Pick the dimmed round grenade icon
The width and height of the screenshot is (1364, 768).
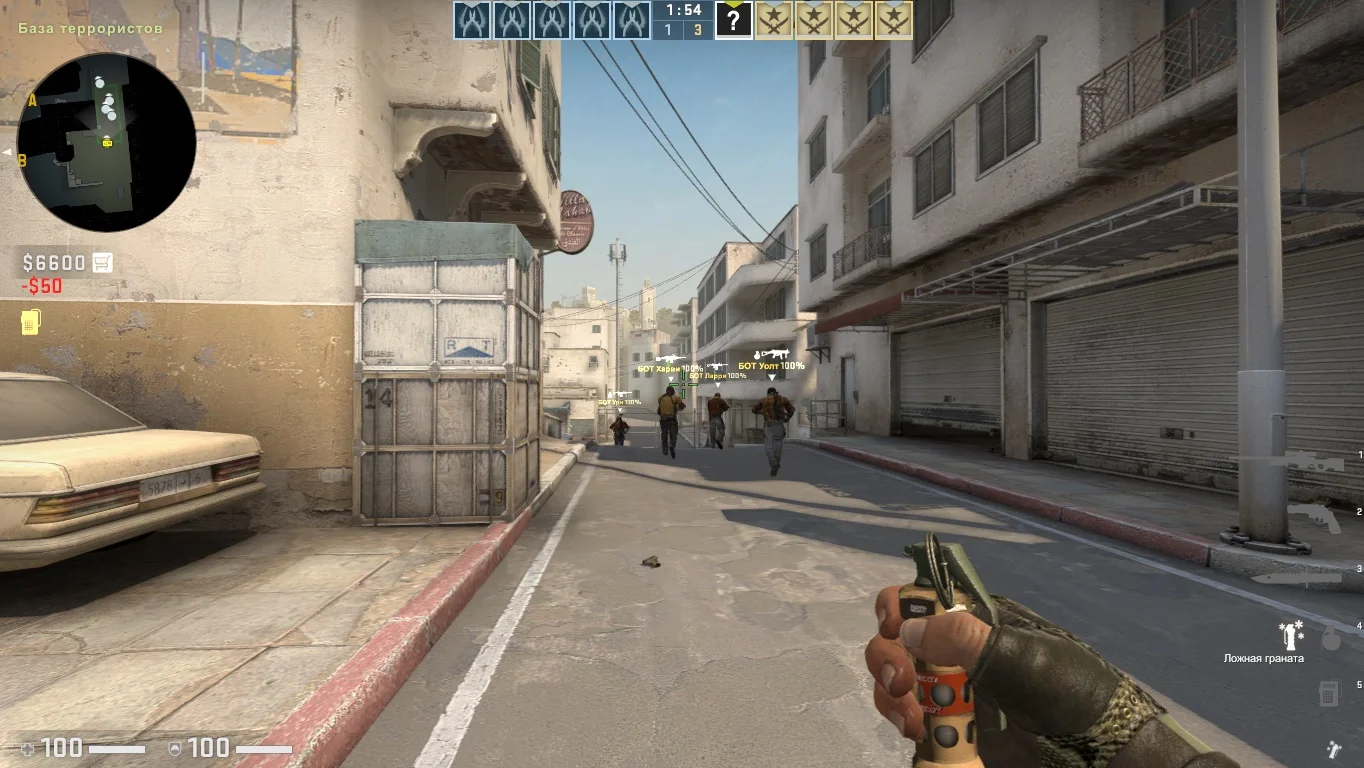[1330, 640]
